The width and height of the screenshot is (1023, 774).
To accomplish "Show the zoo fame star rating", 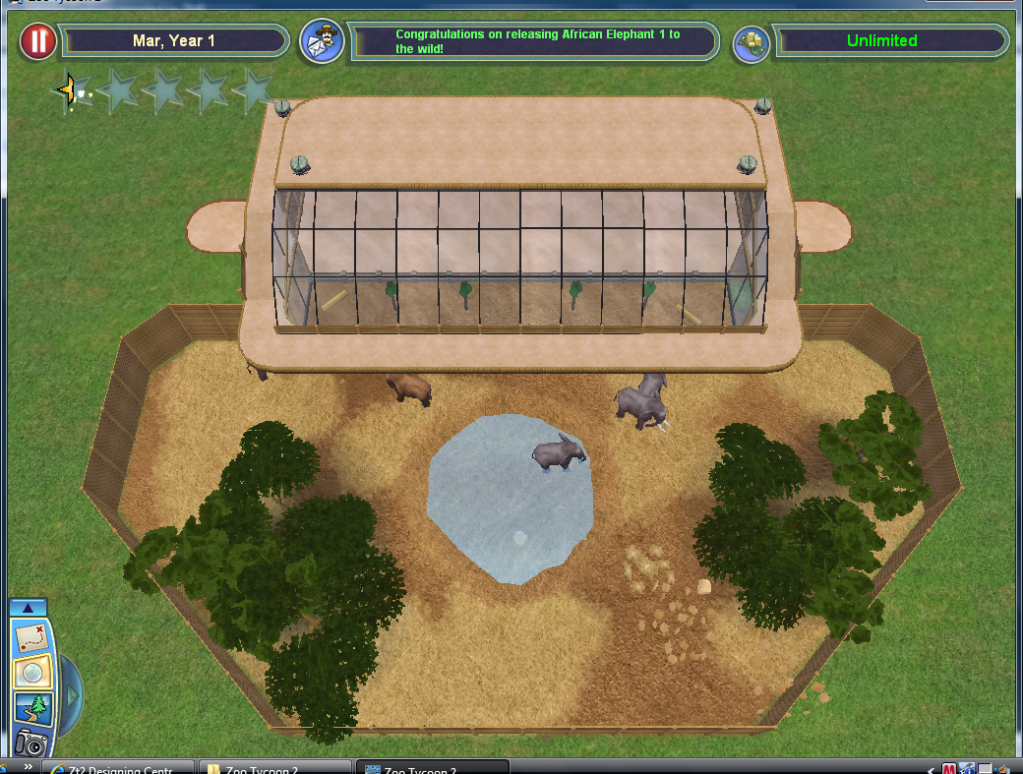I will (163, 91).
